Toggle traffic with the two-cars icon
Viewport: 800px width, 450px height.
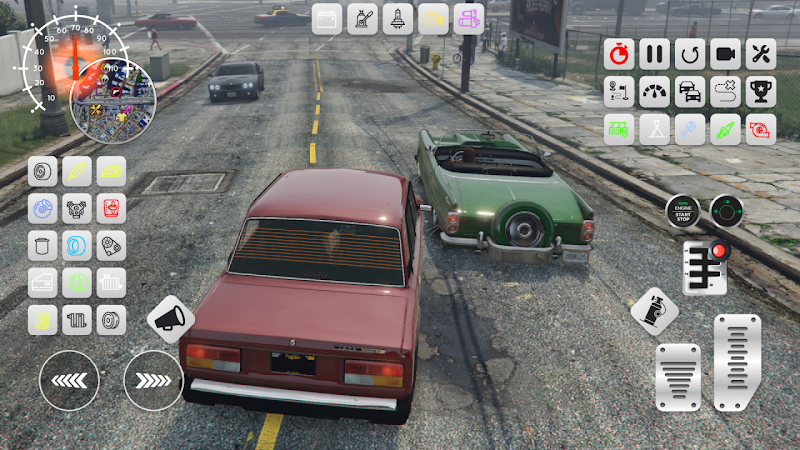coord(690,92)
